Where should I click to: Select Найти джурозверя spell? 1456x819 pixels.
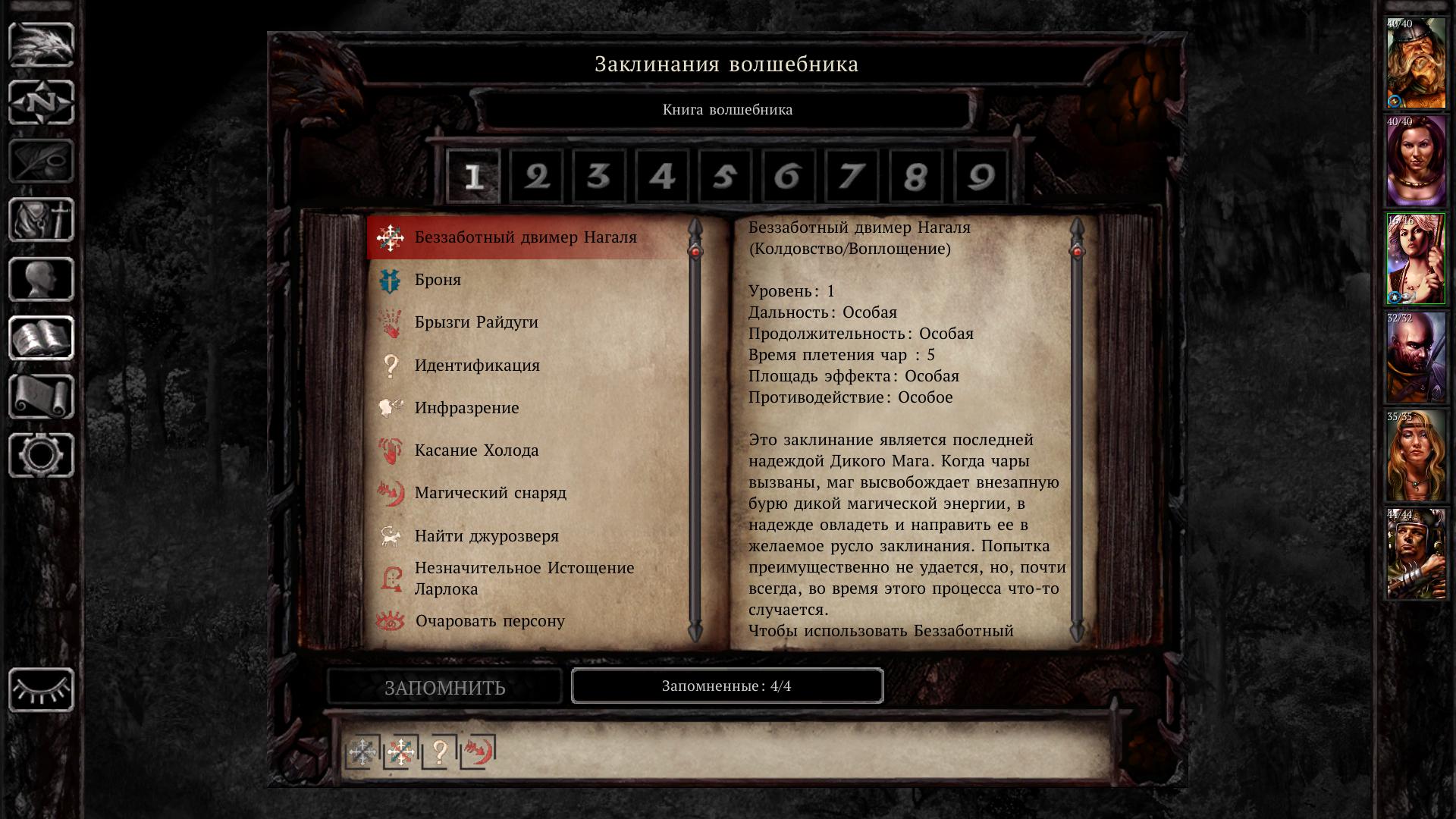486,536
